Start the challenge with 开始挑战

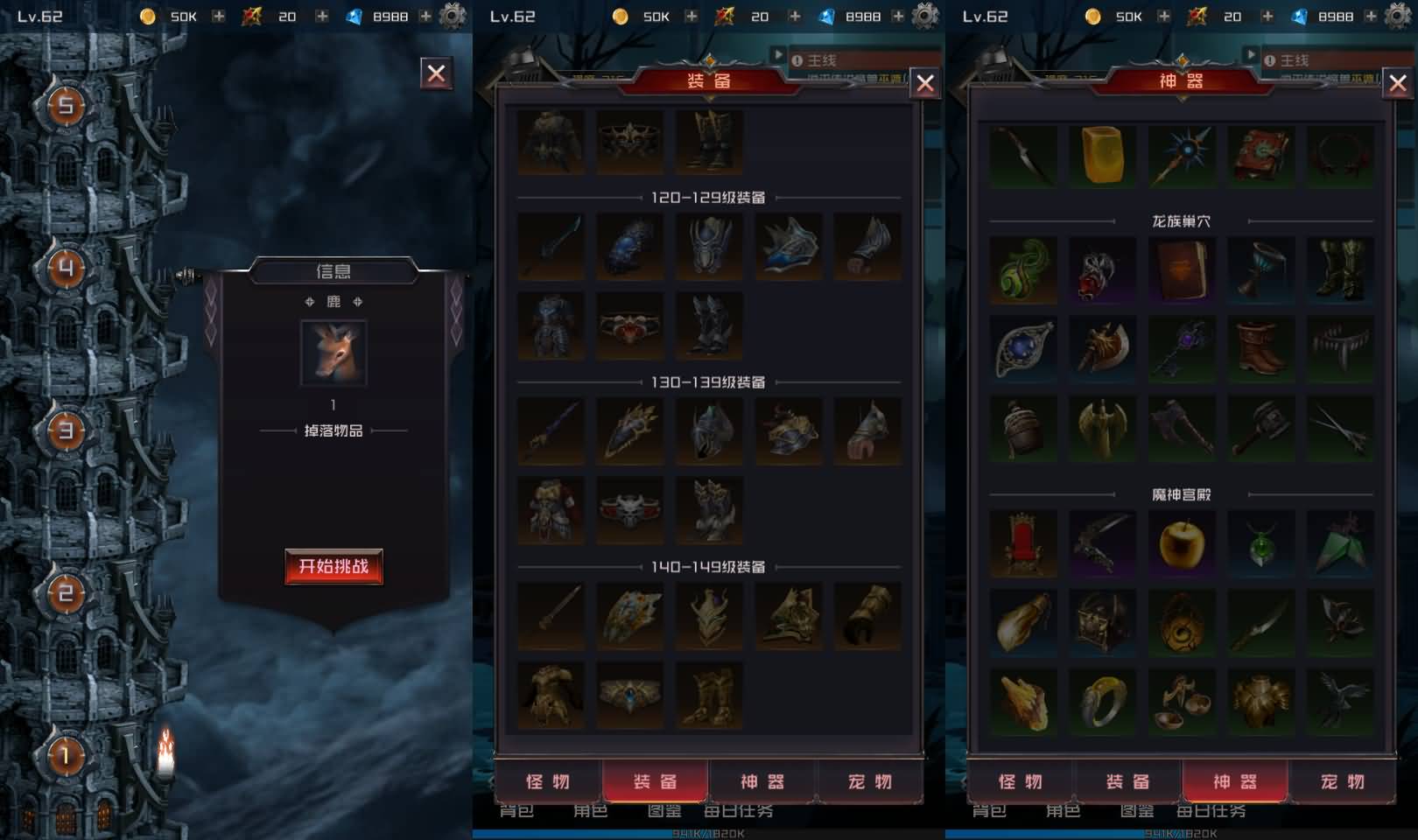click(333, 566)
